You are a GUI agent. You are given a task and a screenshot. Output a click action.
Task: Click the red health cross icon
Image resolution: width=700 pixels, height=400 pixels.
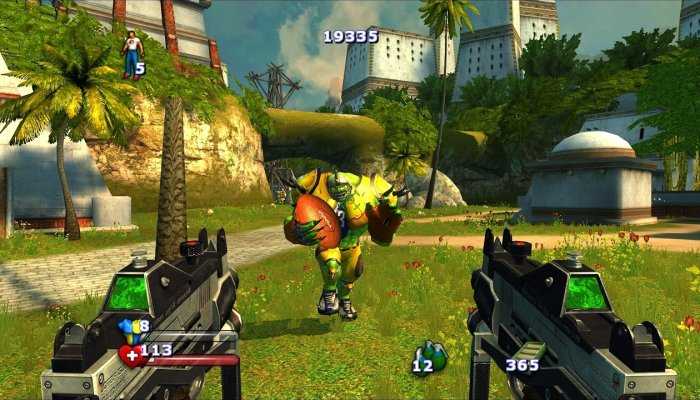pos(129,352)
